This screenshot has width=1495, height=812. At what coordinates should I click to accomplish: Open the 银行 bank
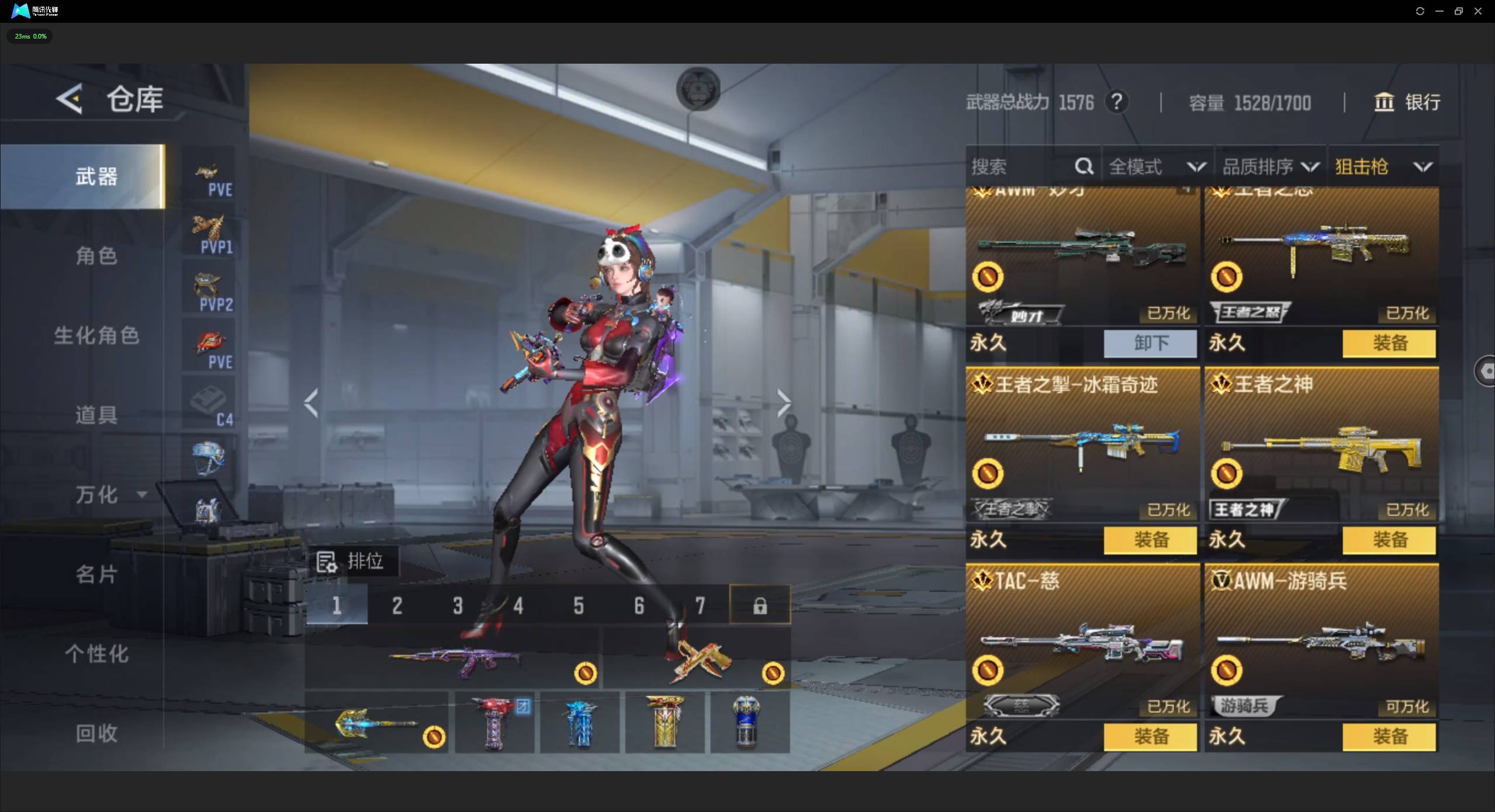click(1407, 102)
